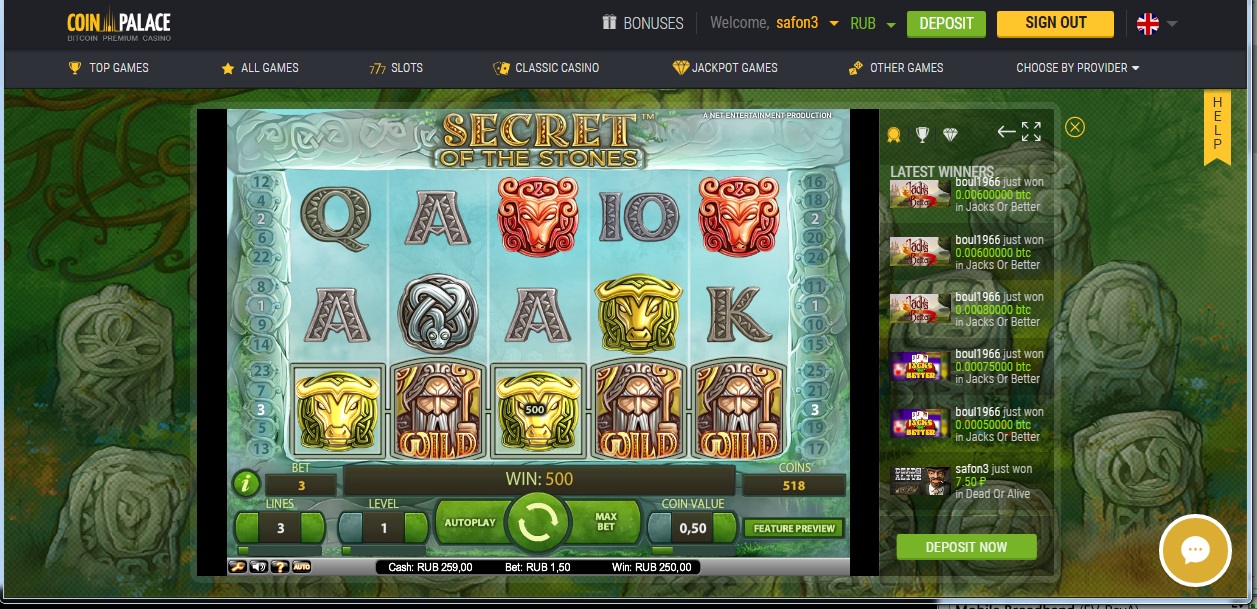Start Autoplay mode
The width and height of the screenshot is (1257, 609).
(469, 523)
